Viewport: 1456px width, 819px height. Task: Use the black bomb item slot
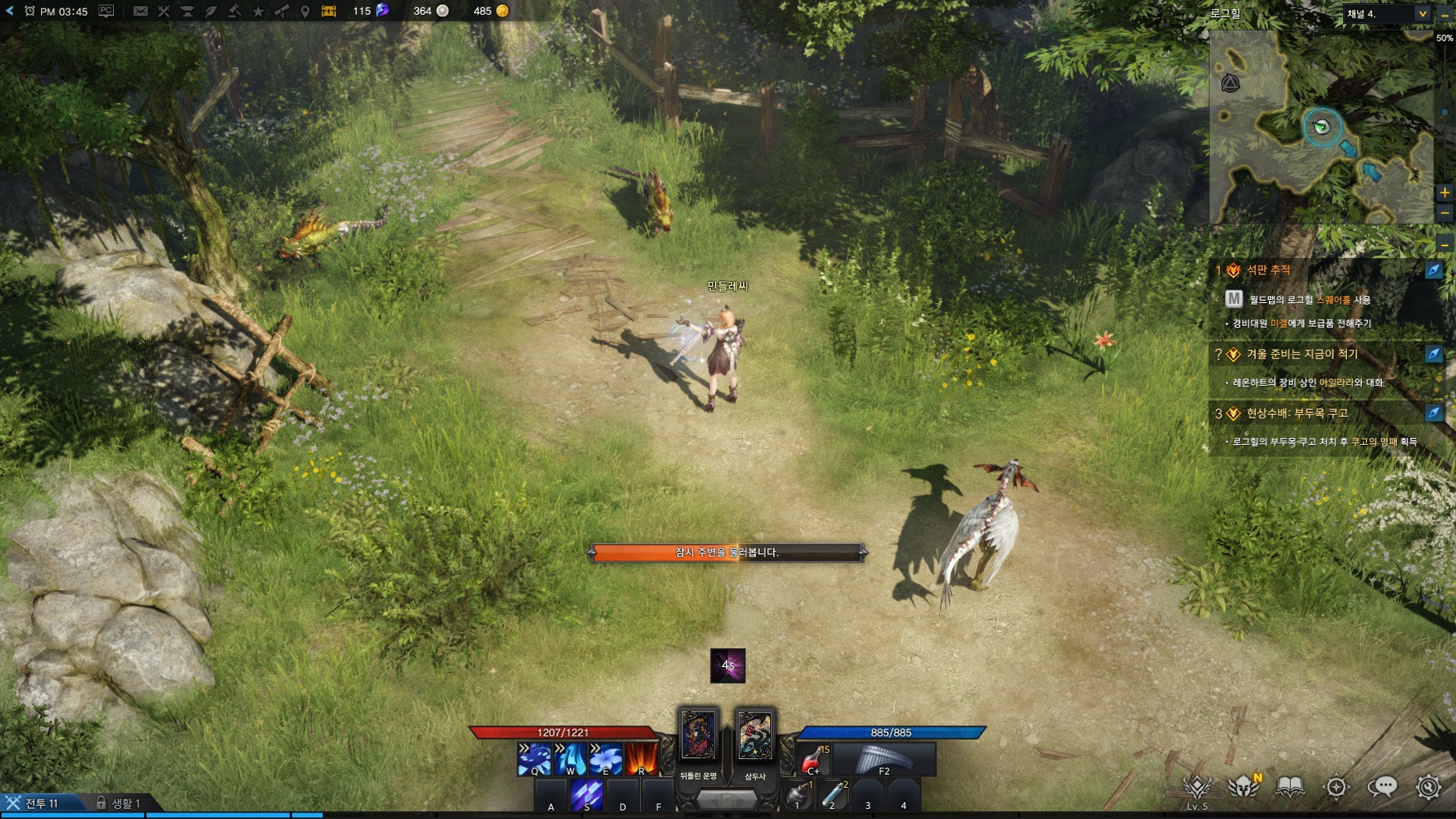pos(797,795)
